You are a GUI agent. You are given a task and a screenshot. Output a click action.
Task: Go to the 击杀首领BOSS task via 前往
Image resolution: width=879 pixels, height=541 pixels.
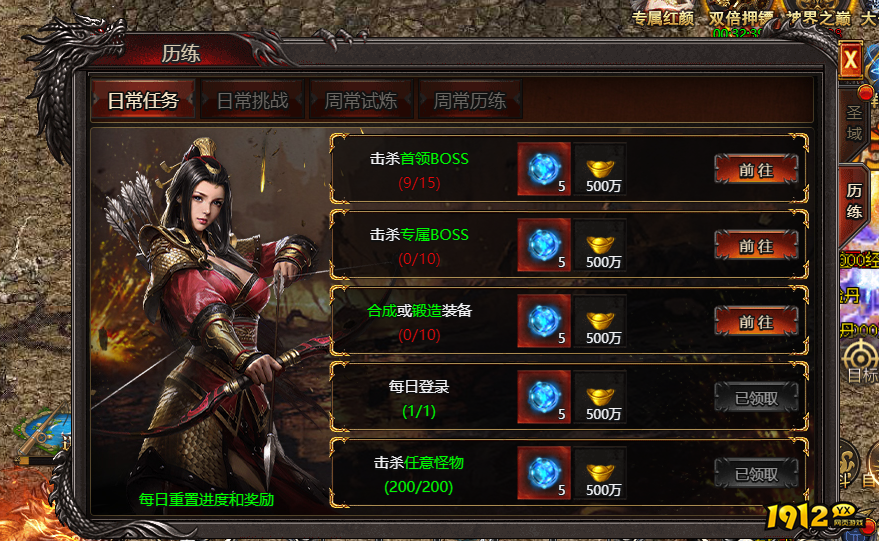756,170
